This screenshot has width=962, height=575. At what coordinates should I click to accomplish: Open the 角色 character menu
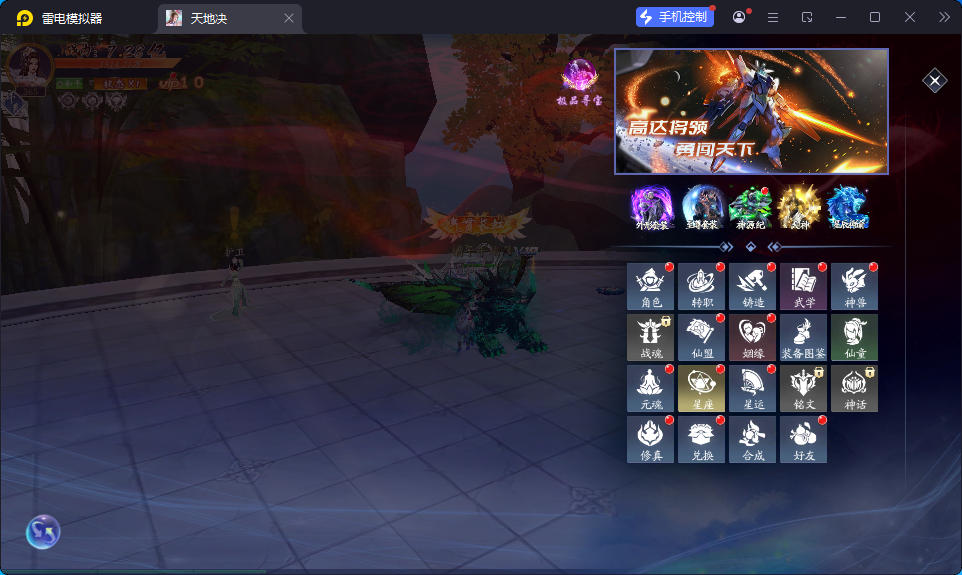pyautogui.click(x=651, y=286)
